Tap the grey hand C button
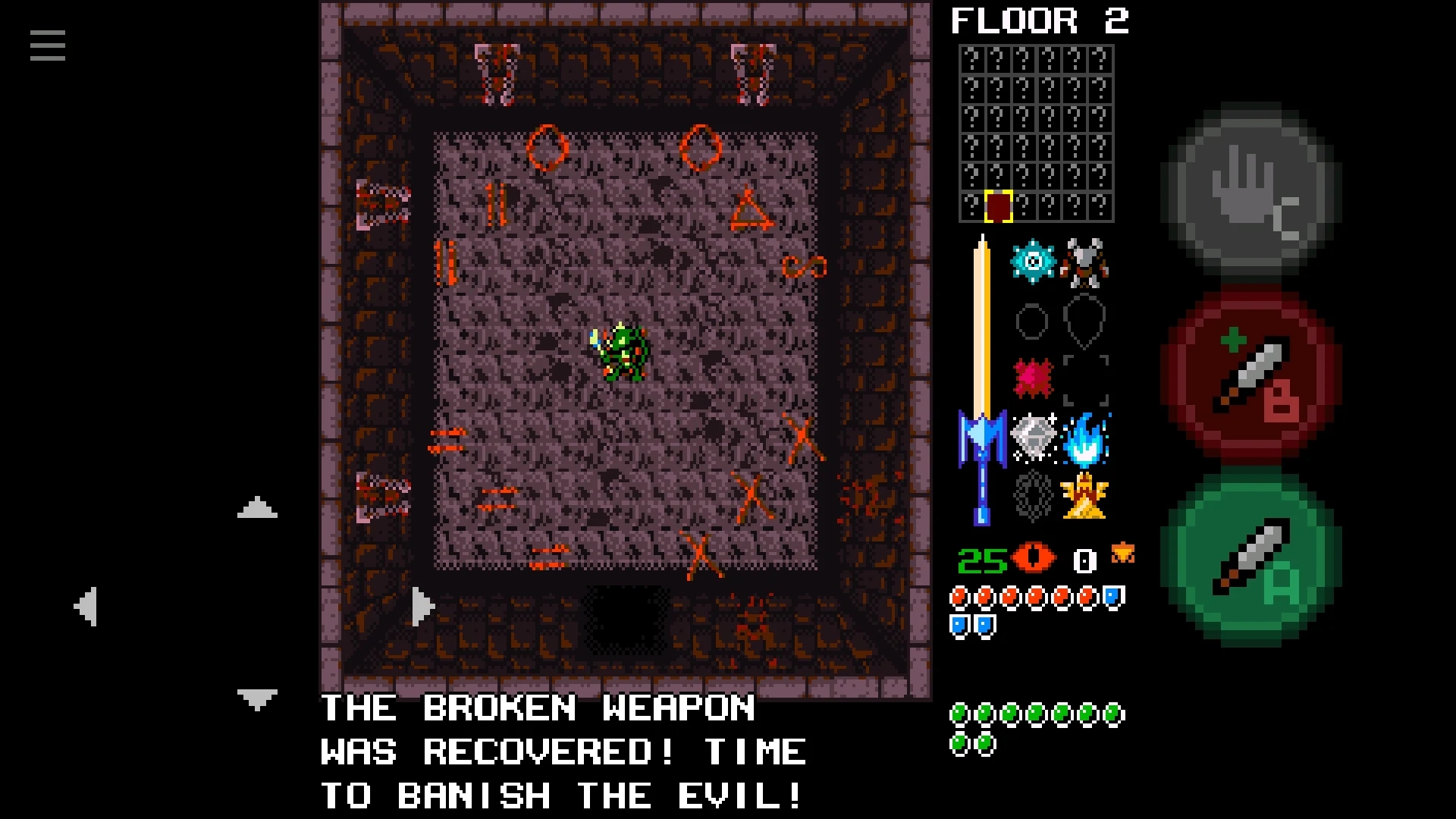The width and height of the screenshot is (1456, 819). pos(1251,190)
